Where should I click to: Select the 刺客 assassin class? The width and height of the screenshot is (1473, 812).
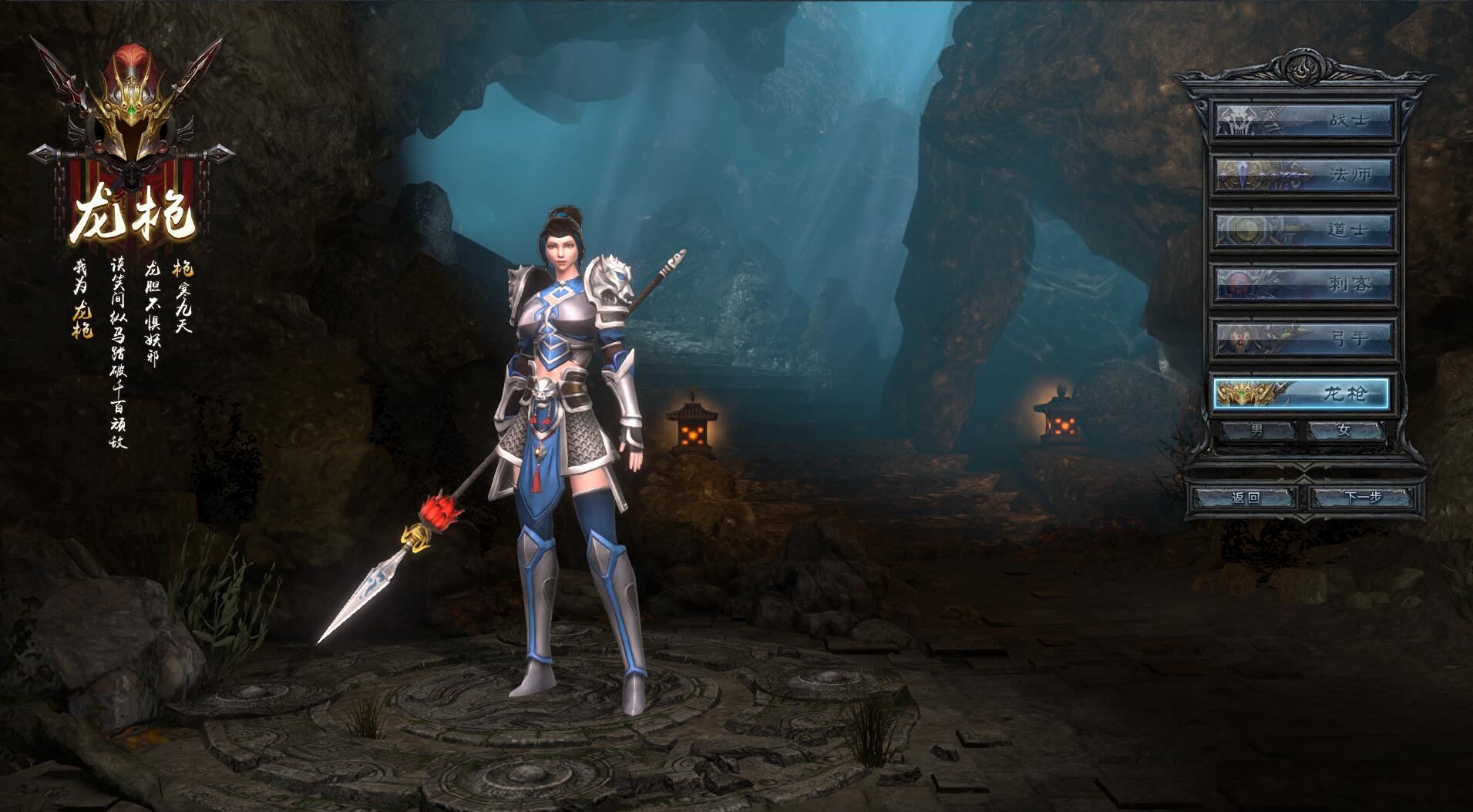[1304, 284]
